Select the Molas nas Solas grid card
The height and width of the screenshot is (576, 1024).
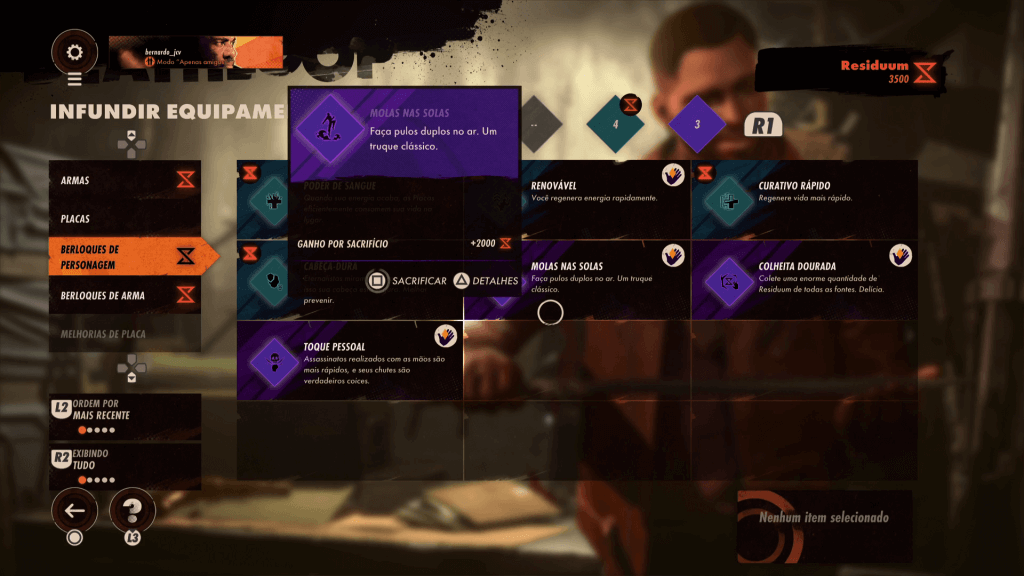click(x=605, y=280)
